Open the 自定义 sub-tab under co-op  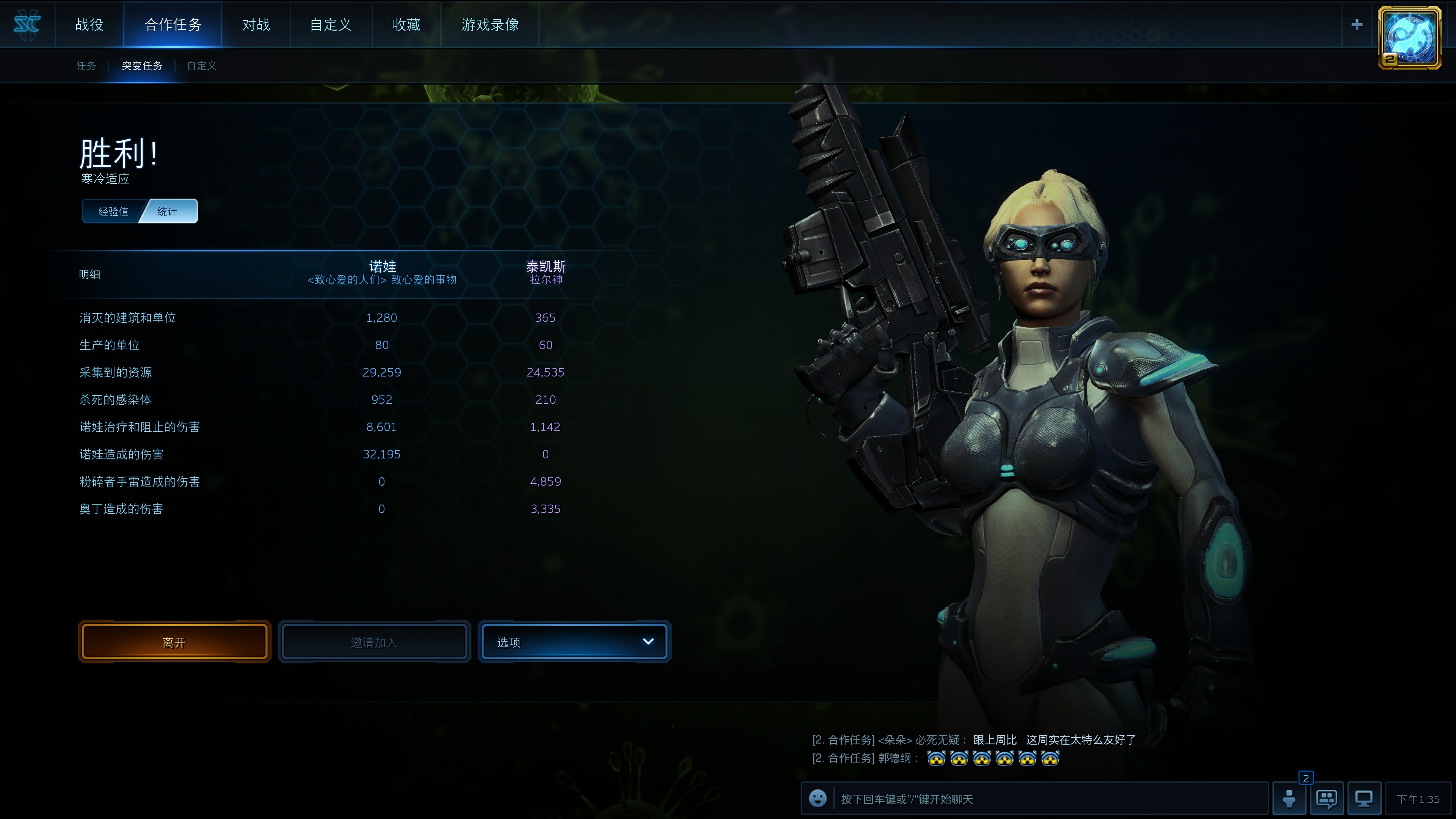201,66
